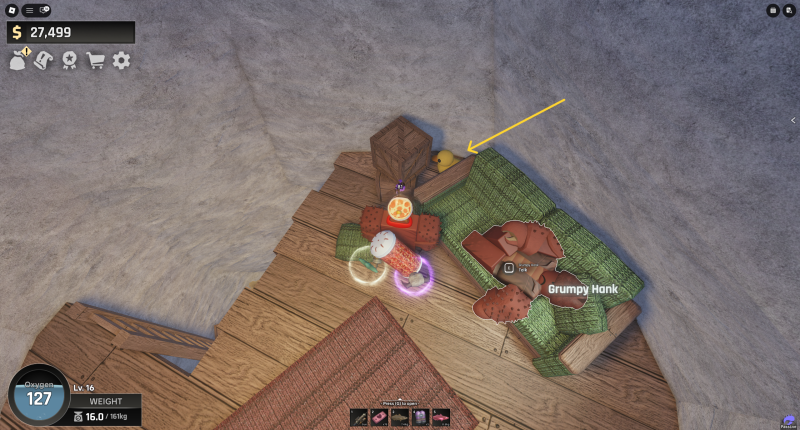Select the brown fish hotbar slot
This screenshot has height=430, width=800.
pos(400,416)
